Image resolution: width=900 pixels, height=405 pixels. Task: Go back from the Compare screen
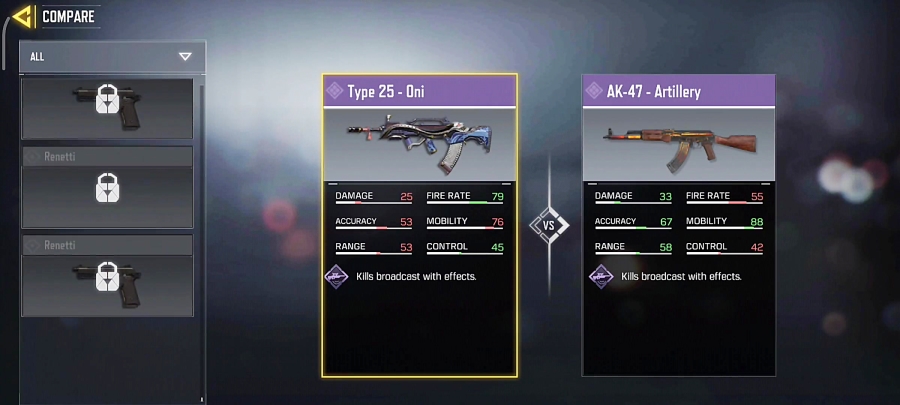(x=22, y=17)
